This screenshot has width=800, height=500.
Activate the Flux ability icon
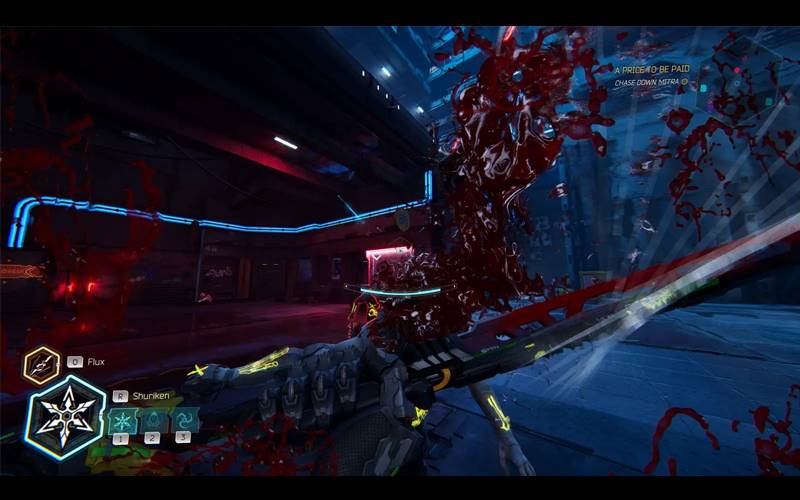tap(42, 365)
